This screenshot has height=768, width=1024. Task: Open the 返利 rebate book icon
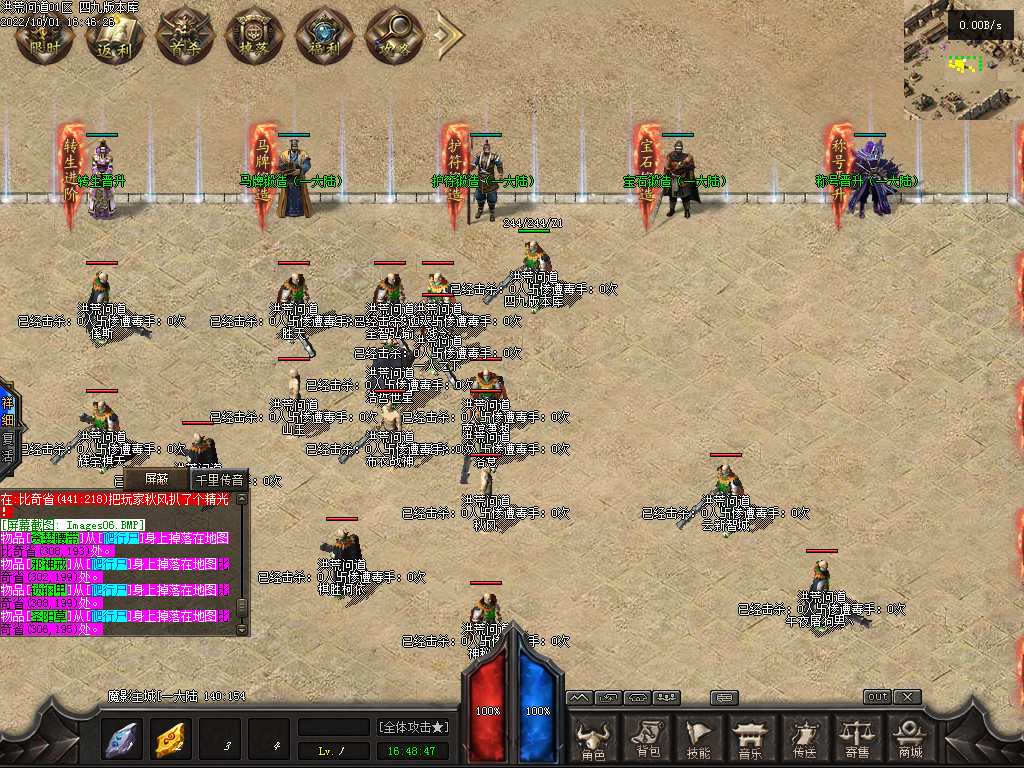[x=115, y=38]
